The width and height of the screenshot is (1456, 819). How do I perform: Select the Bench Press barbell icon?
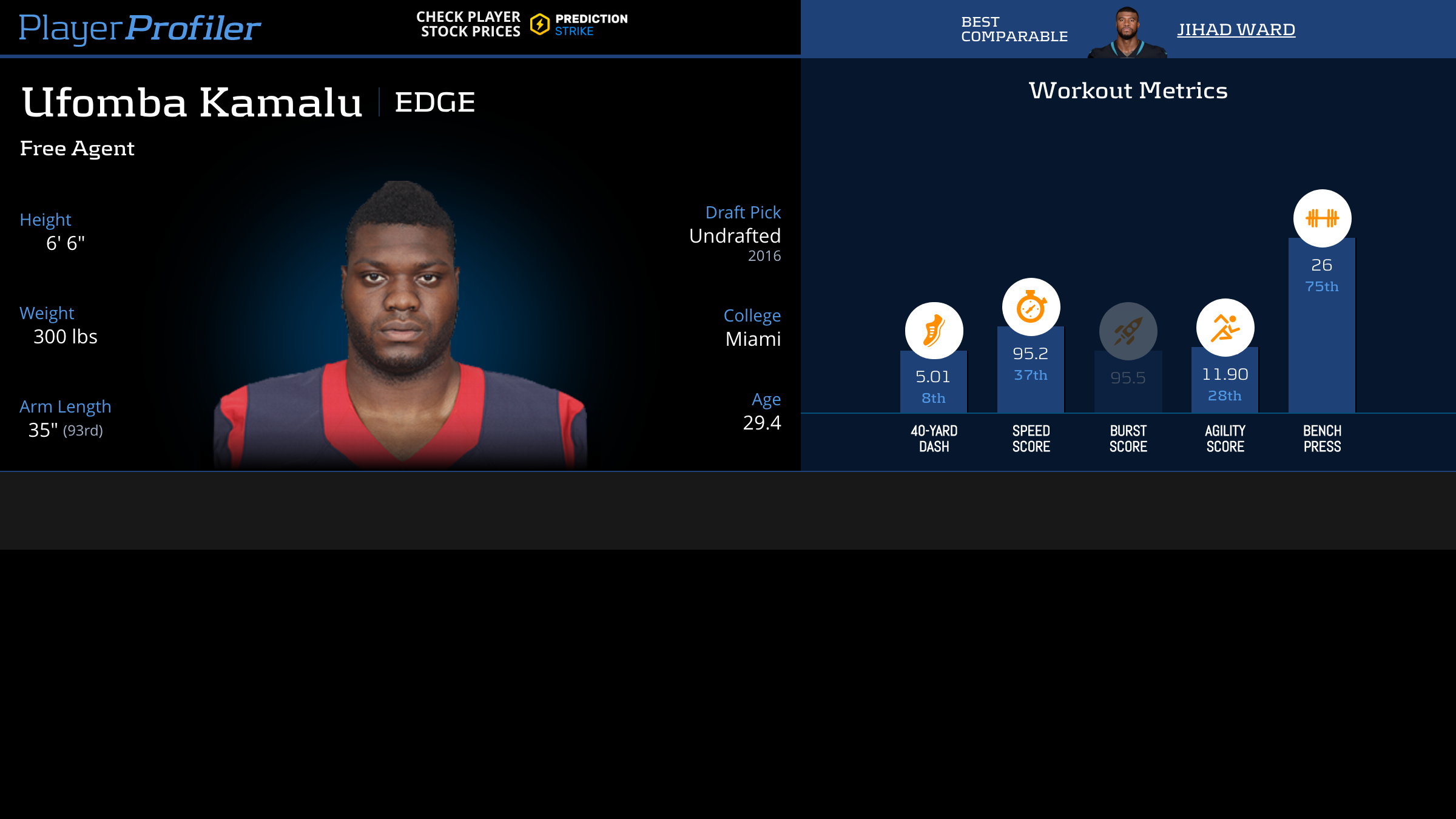pos(1322,218)
